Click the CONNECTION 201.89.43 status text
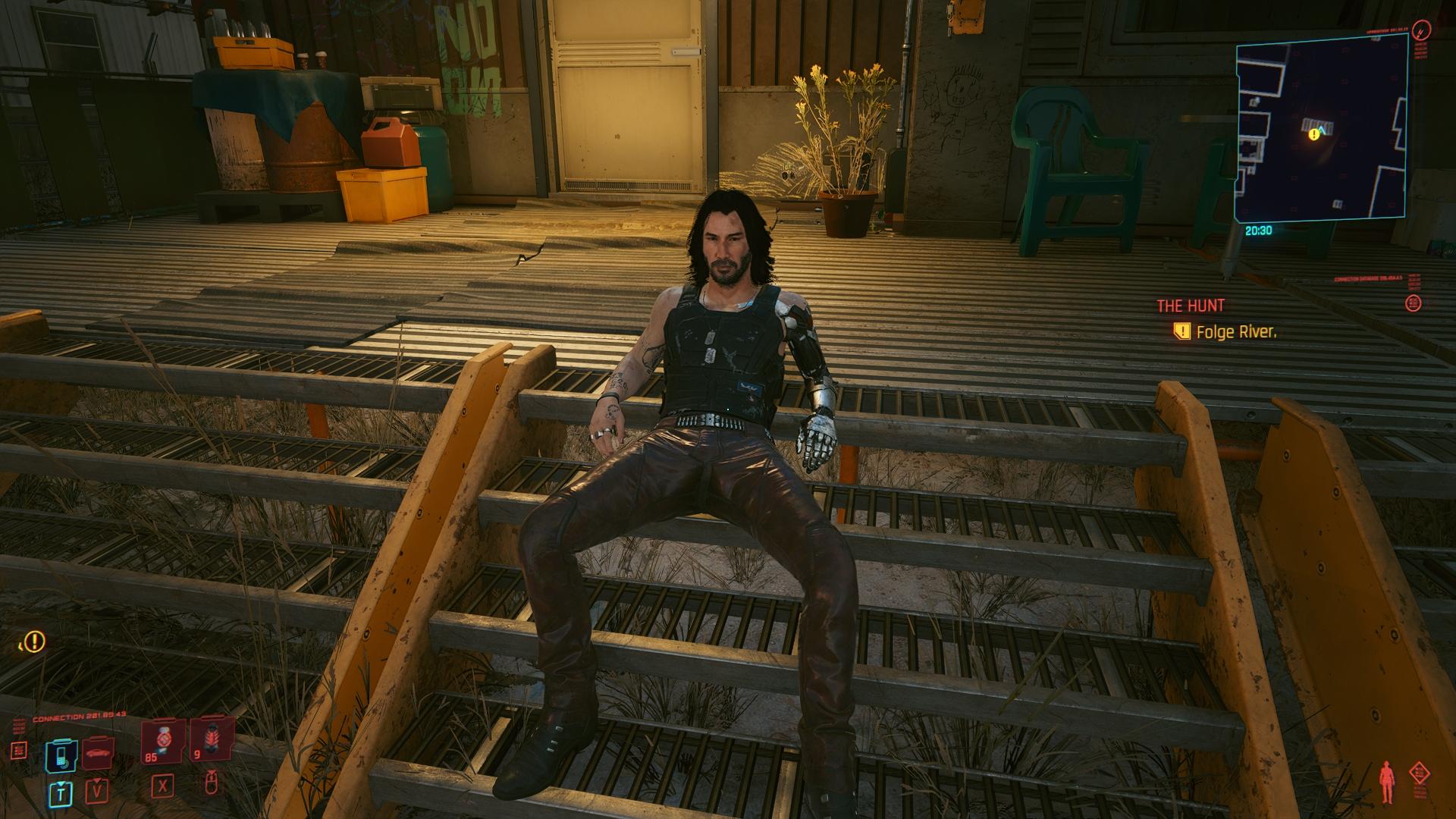This screenshot has width=1456, height=819. (78, 715)
